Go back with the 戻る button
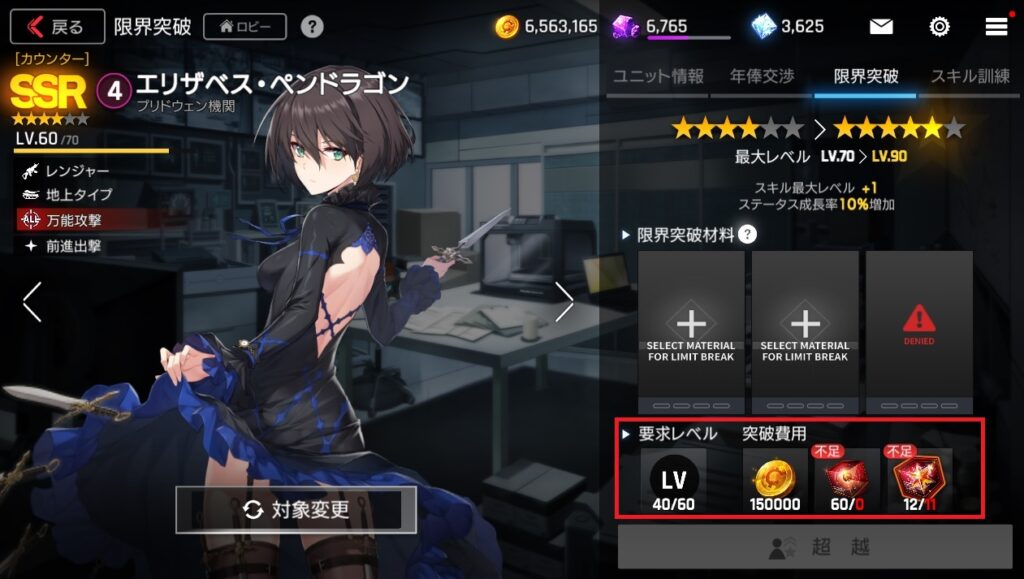 pyautogui.click(x=58, y=26)
